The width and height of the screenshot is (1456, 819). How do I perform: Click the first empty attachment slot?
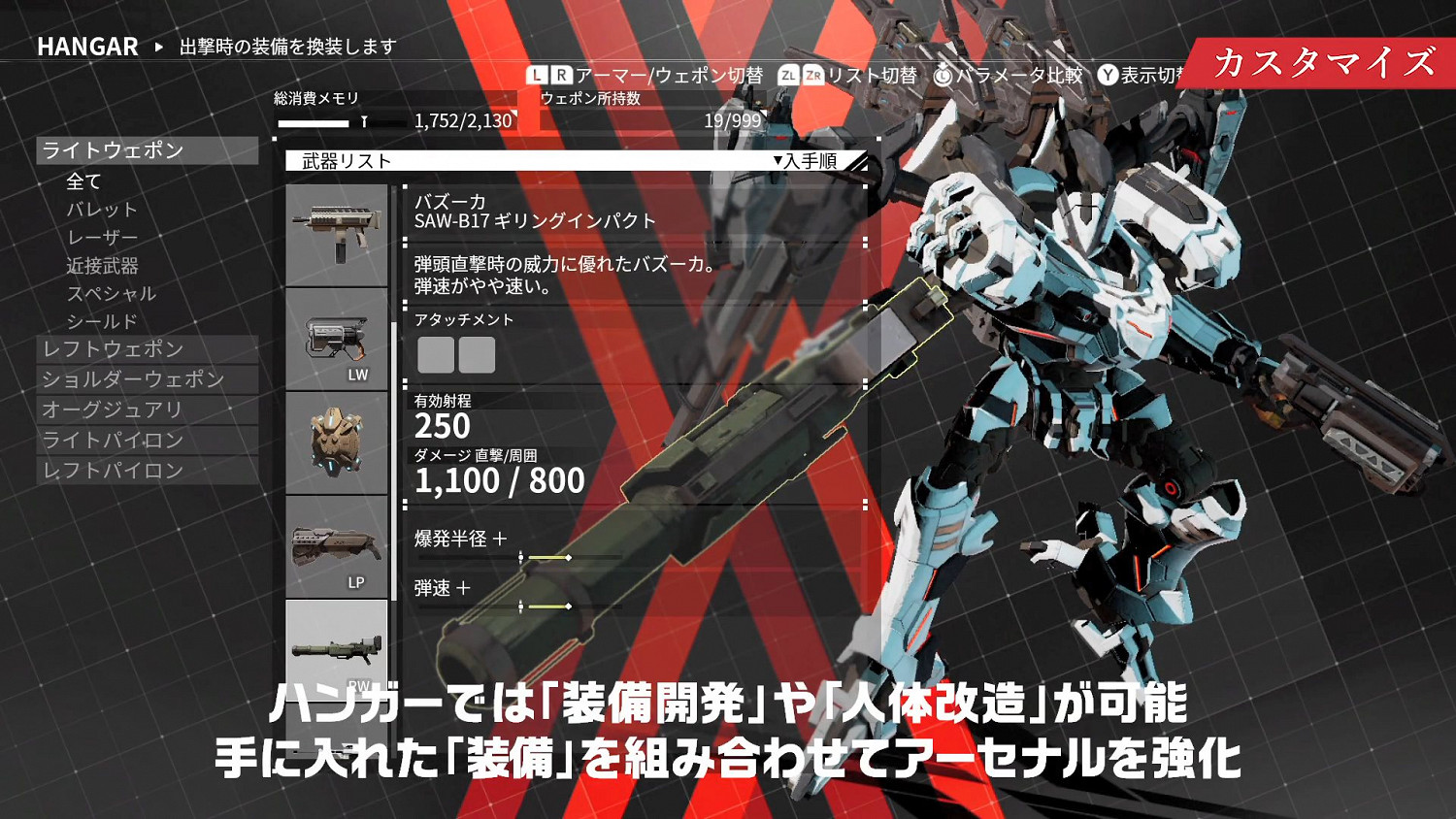(x=438, y=355)
